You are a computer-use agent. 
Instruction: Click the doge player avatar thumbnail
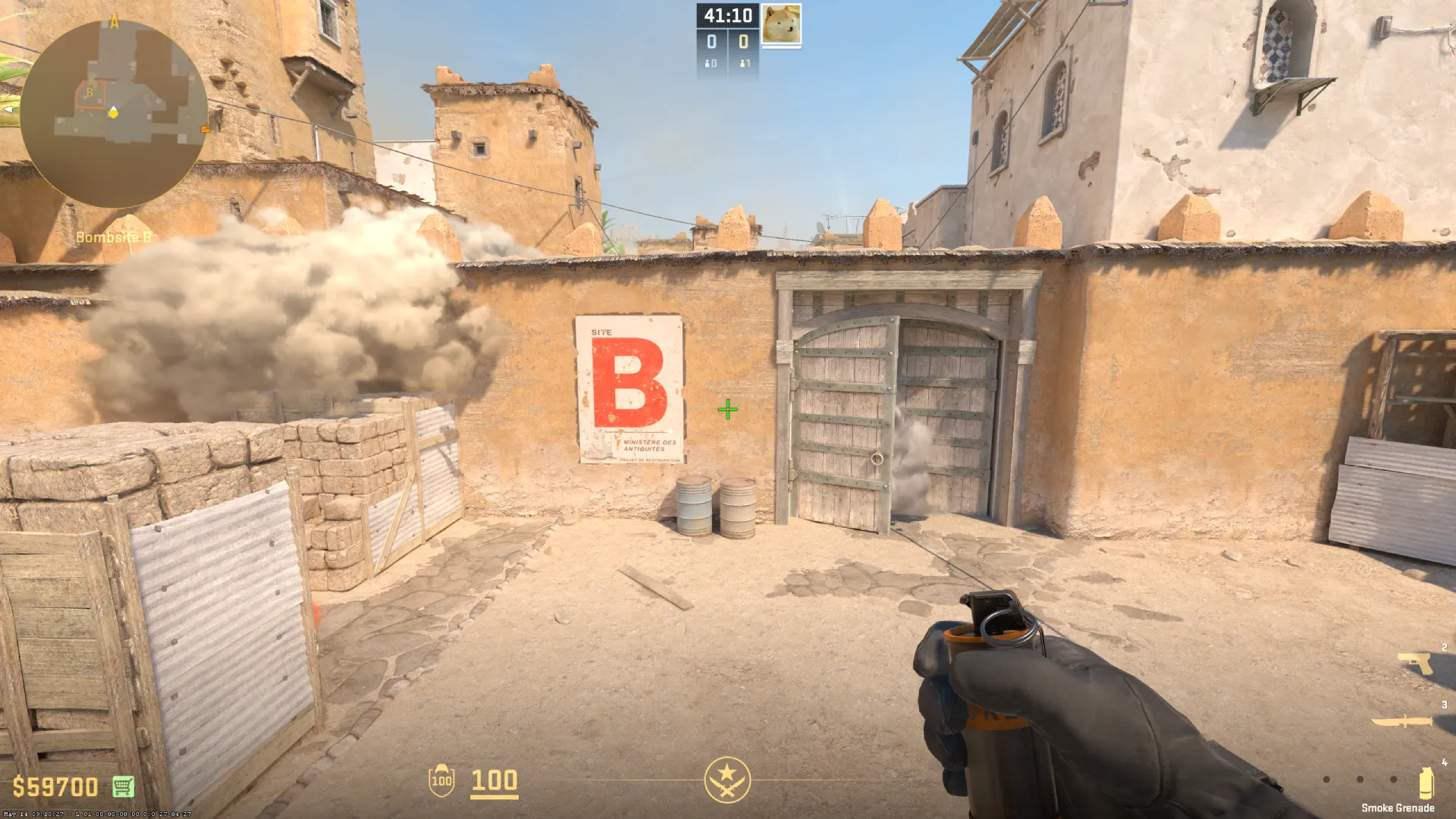(782, 25)
